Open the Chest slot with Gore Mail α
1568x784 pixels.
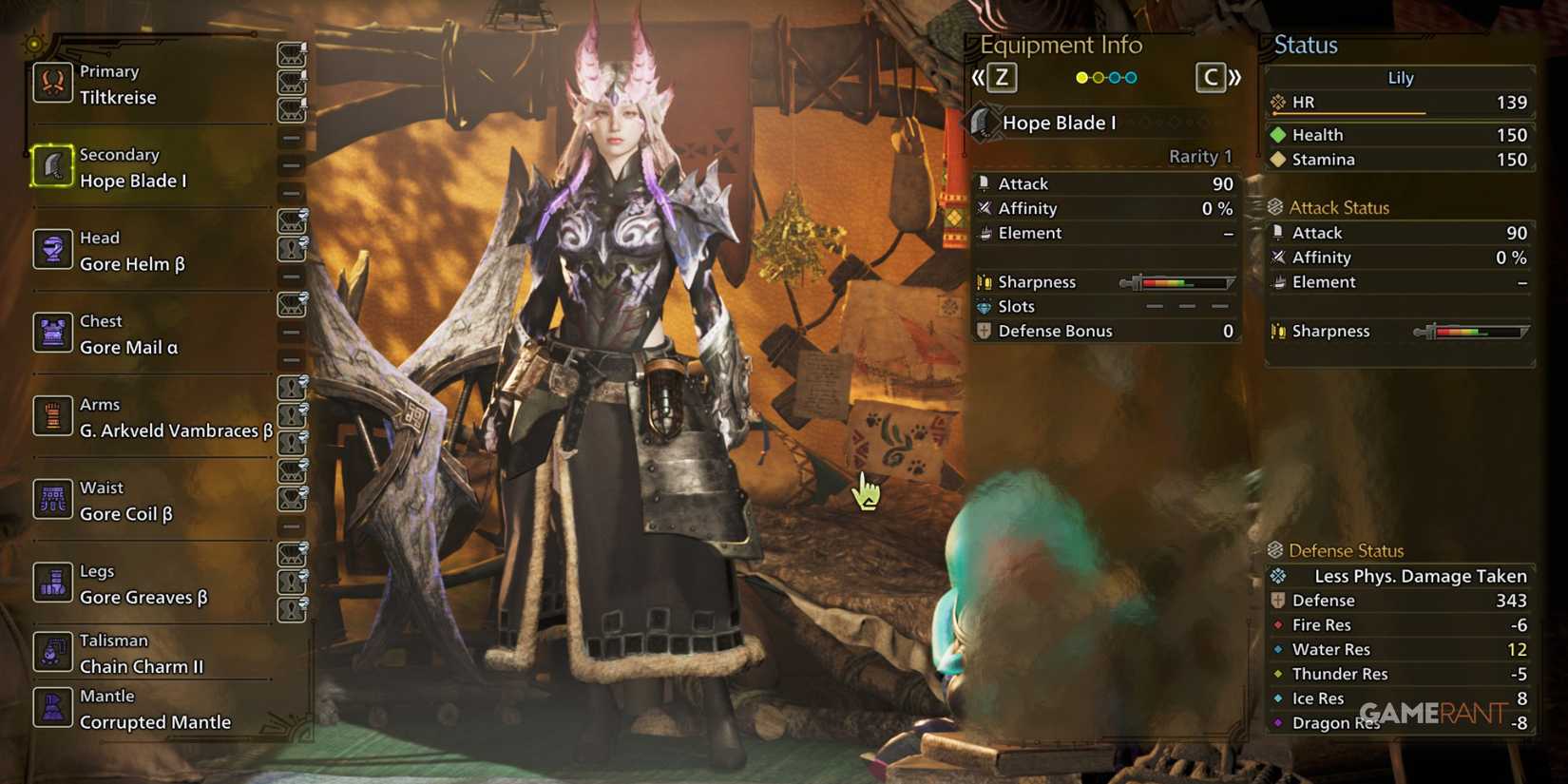pos(114,335)
